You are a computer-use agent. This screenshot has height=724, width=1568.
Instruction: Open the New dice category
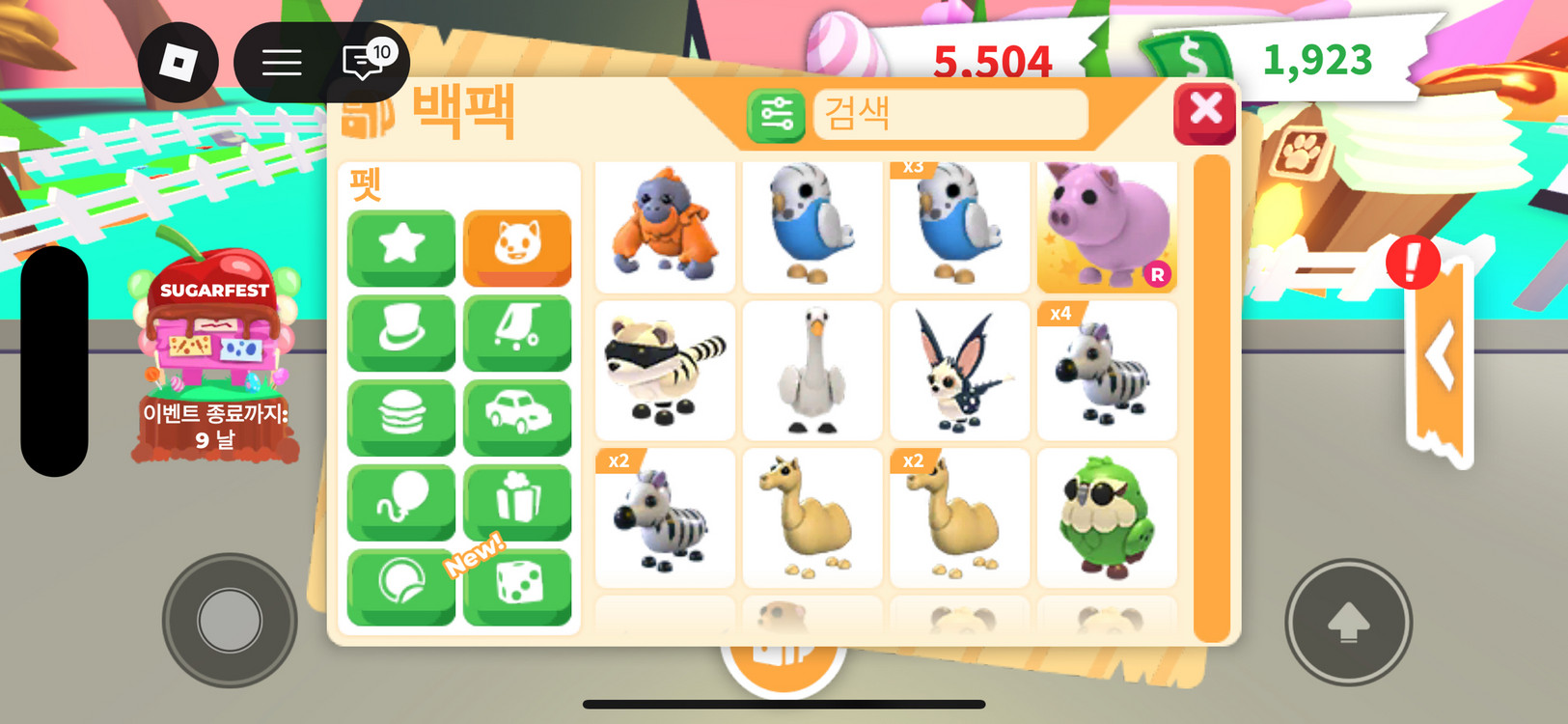tap(517, 585)
